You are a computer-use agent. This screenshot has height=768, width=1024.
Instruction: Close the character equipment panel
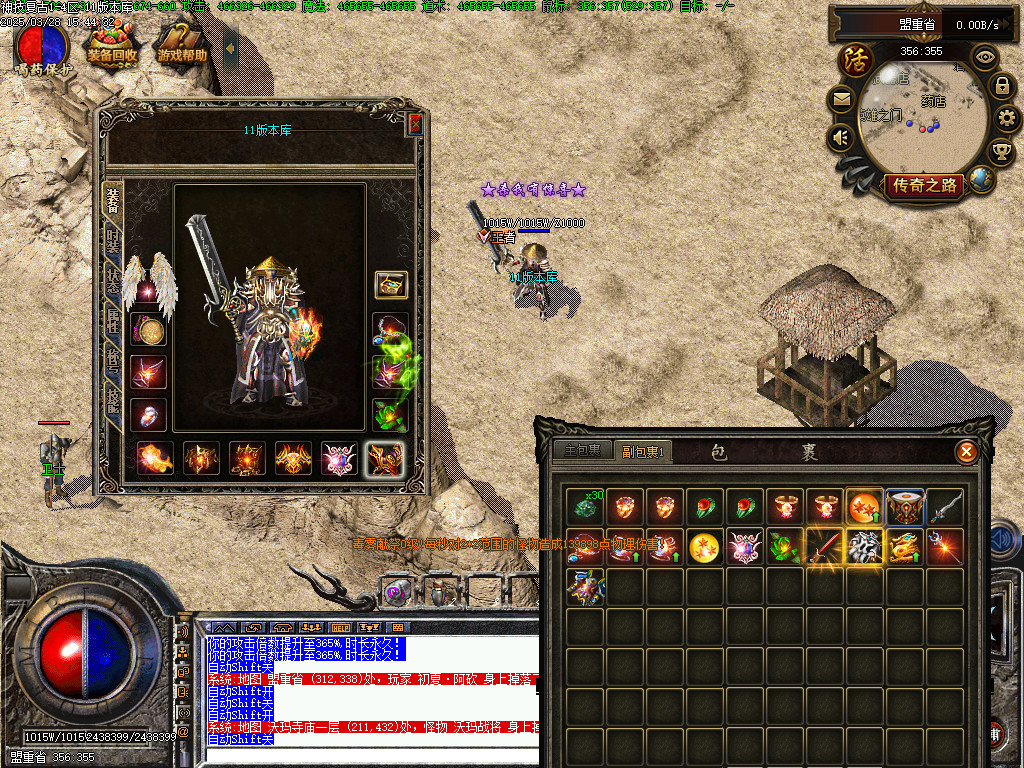(416, 124)
